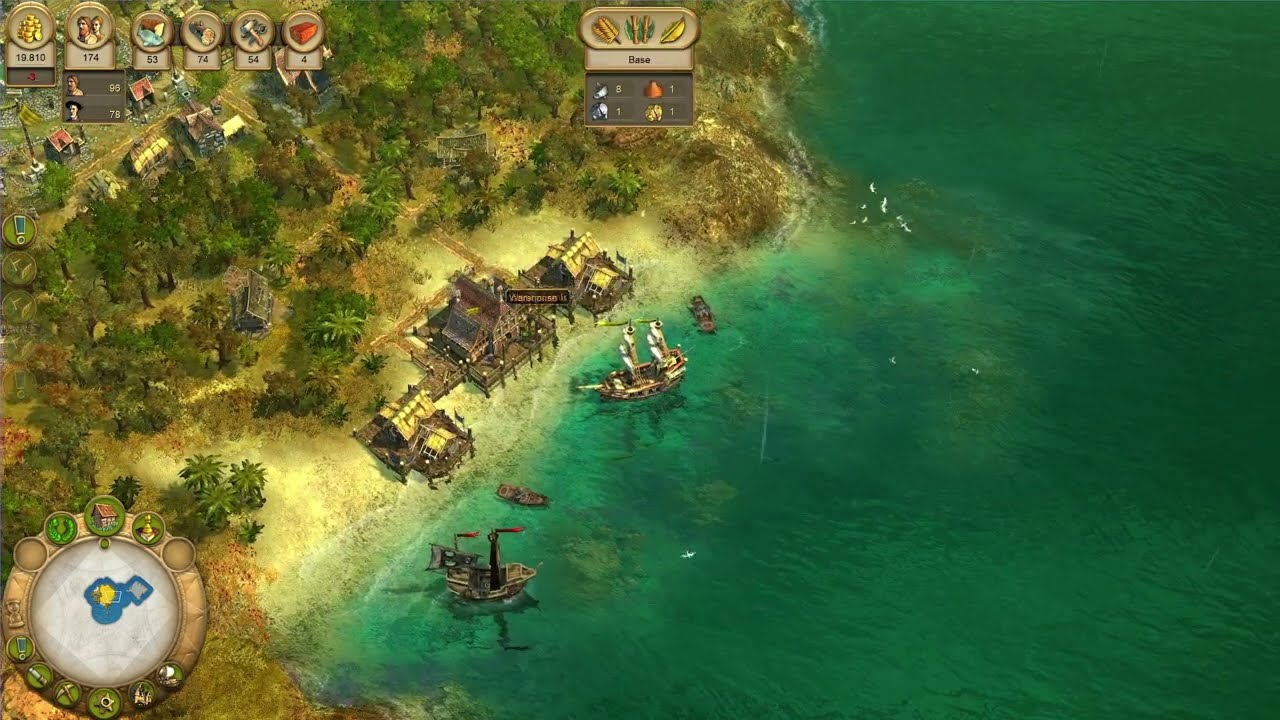Click the hammer tools resource icon

tap(253, 31)
